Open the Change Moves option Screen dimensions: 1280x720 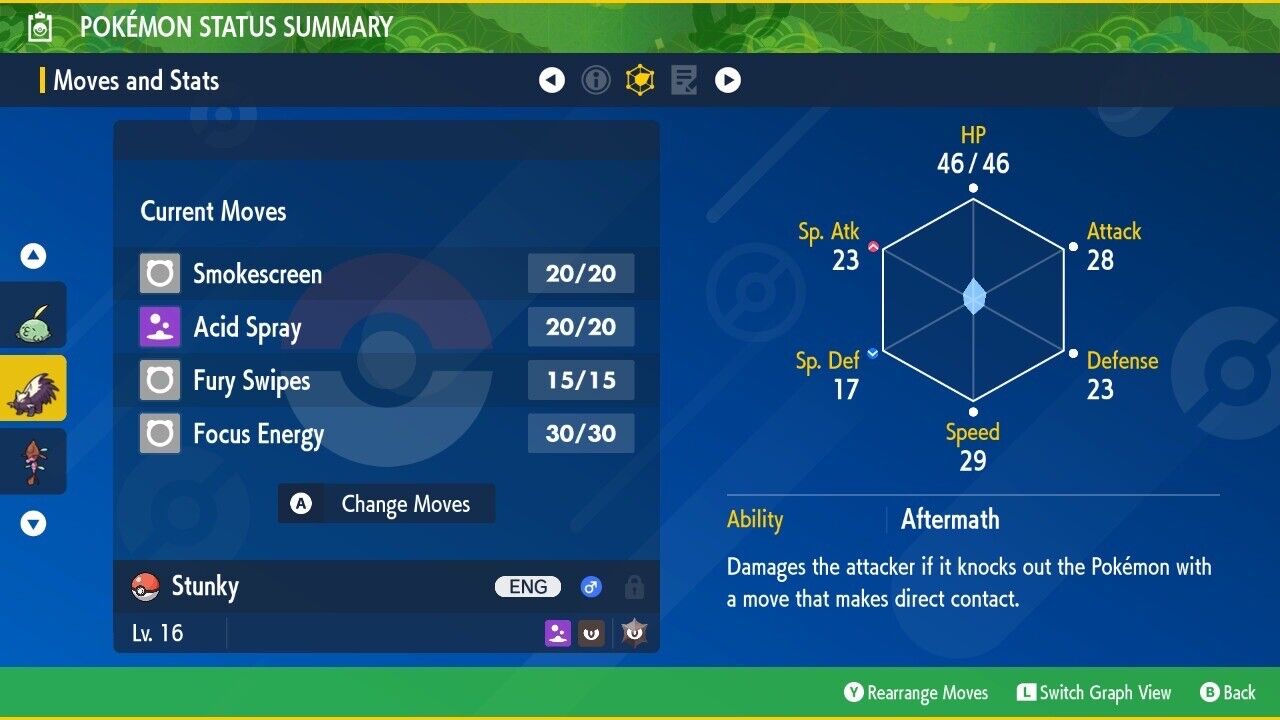pyautogui.click(x=386, y=504)
